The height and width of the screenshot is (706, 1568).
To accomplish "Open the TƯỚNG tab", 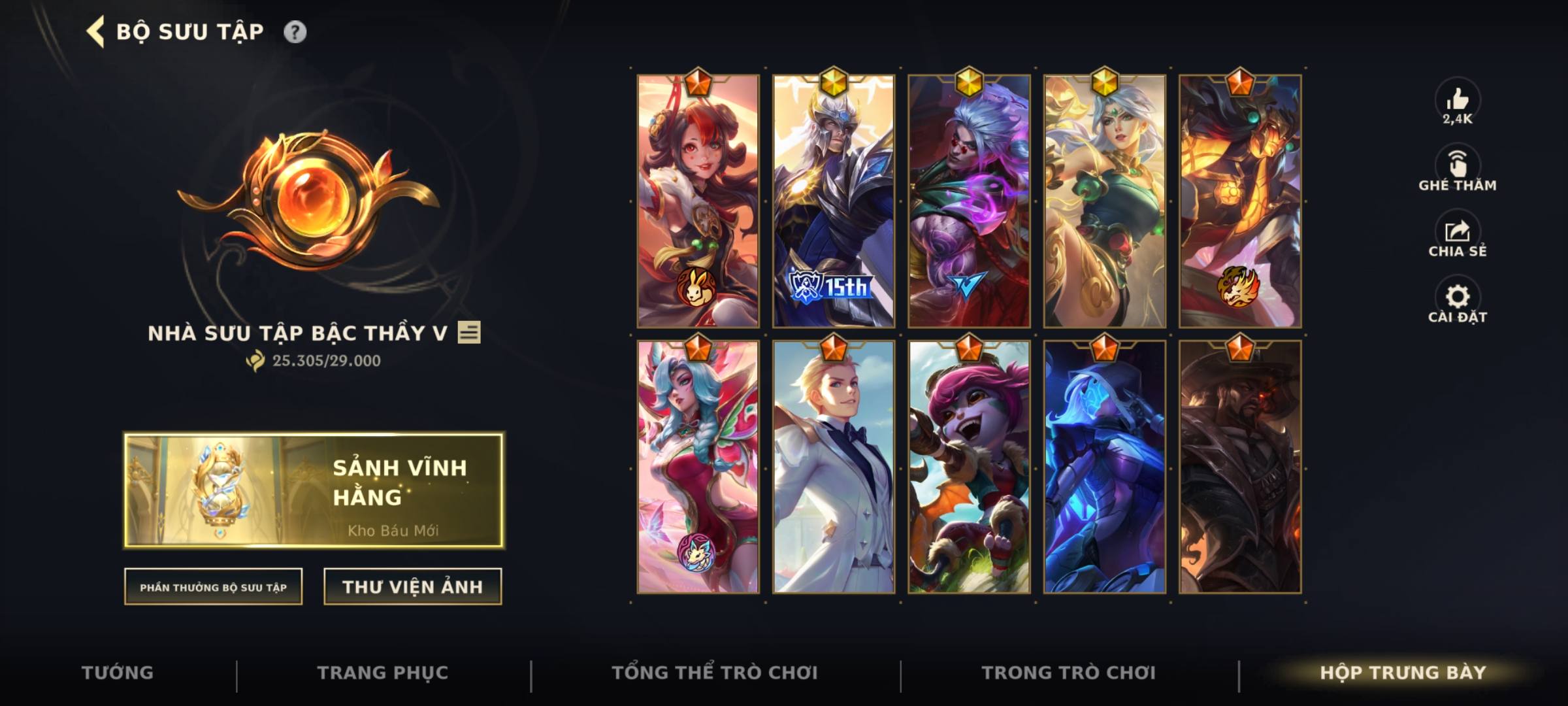I will (x=118, y=672).
